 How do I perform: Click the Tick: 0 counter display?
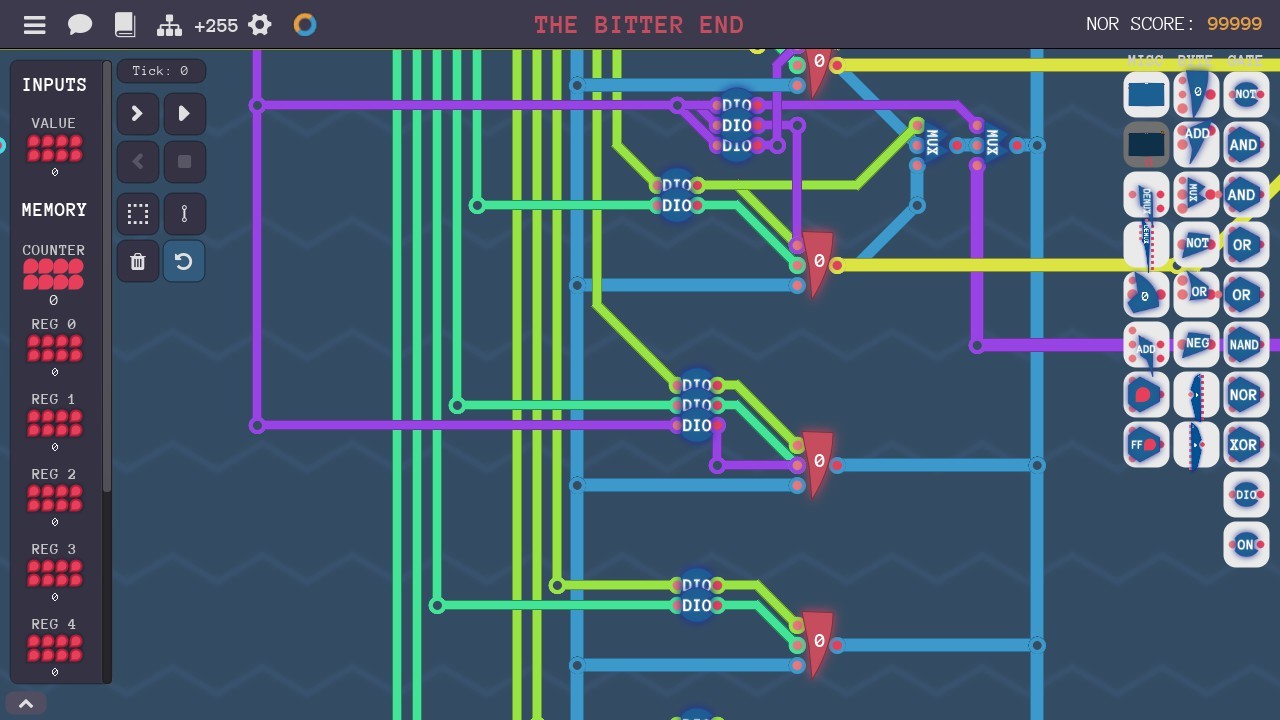pyautogui.click(x=161, y=70)
